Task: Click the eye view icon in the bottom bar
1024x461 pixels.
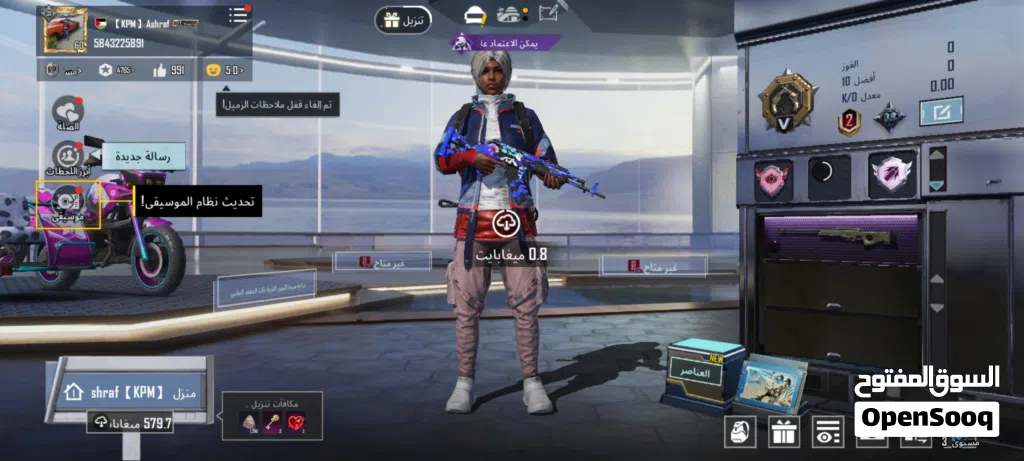Action: click(x=827, y=431)
